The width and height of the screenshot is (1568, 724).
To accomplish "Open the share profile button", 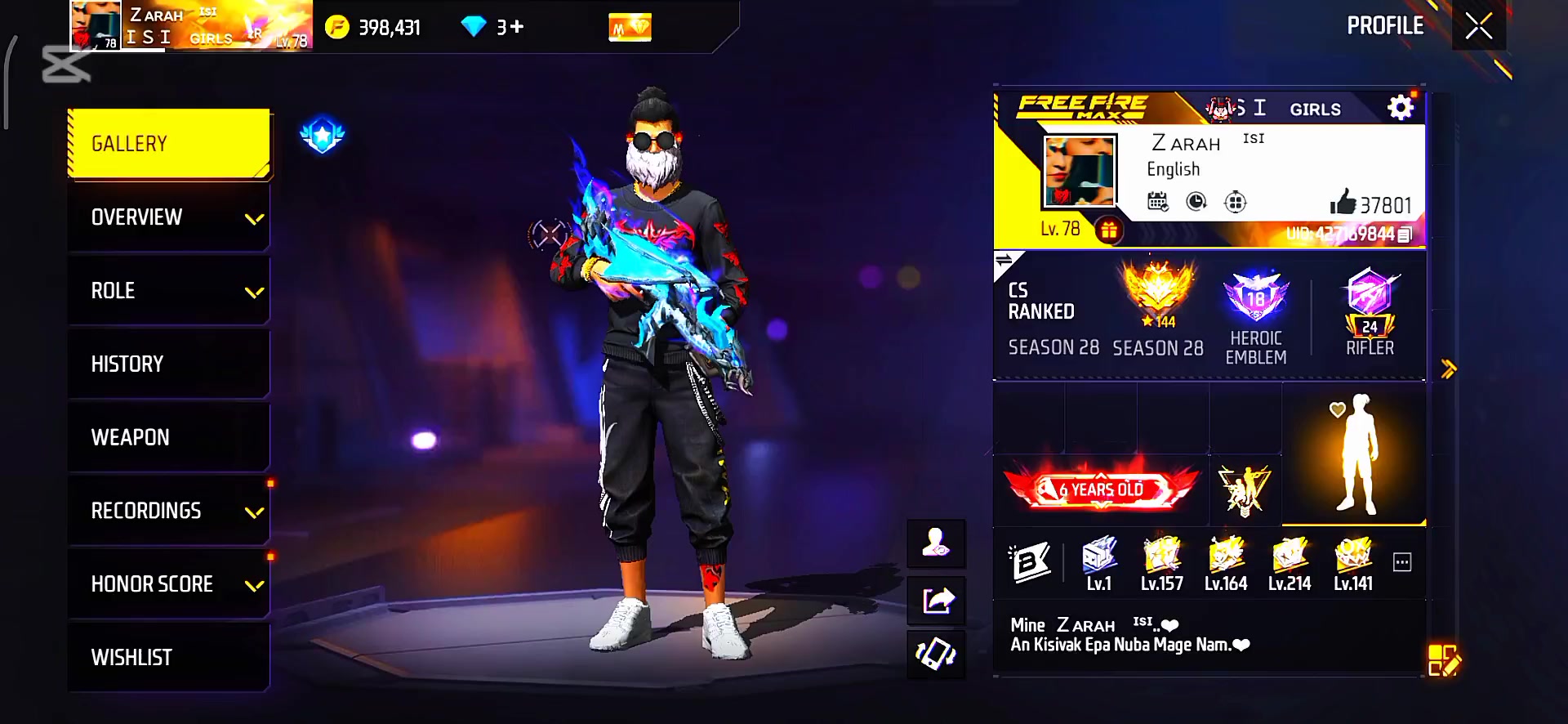I will pos(937,601).
